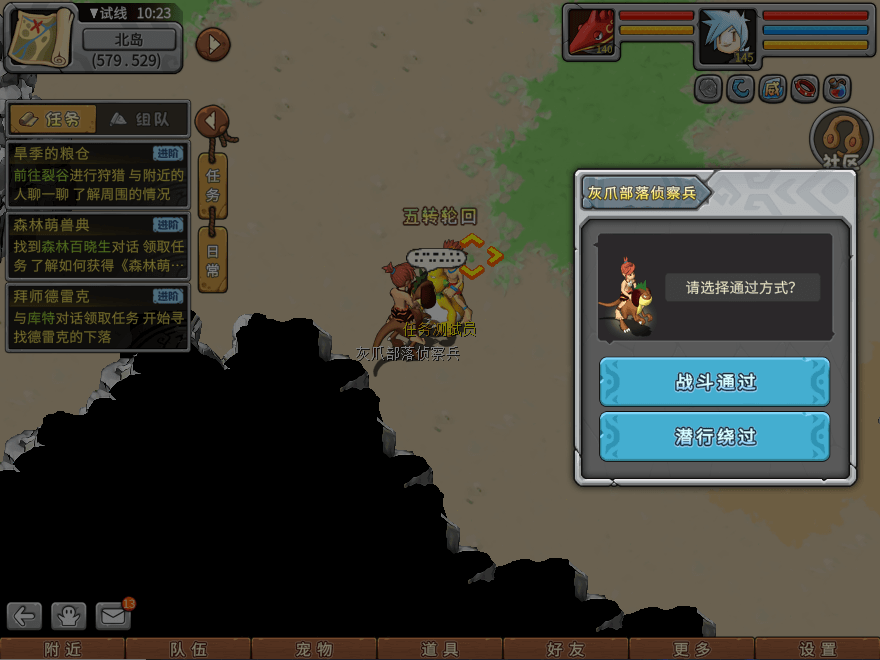Choose 战斗通过 to fight through
Screen dimensions: 880x660
715,382
